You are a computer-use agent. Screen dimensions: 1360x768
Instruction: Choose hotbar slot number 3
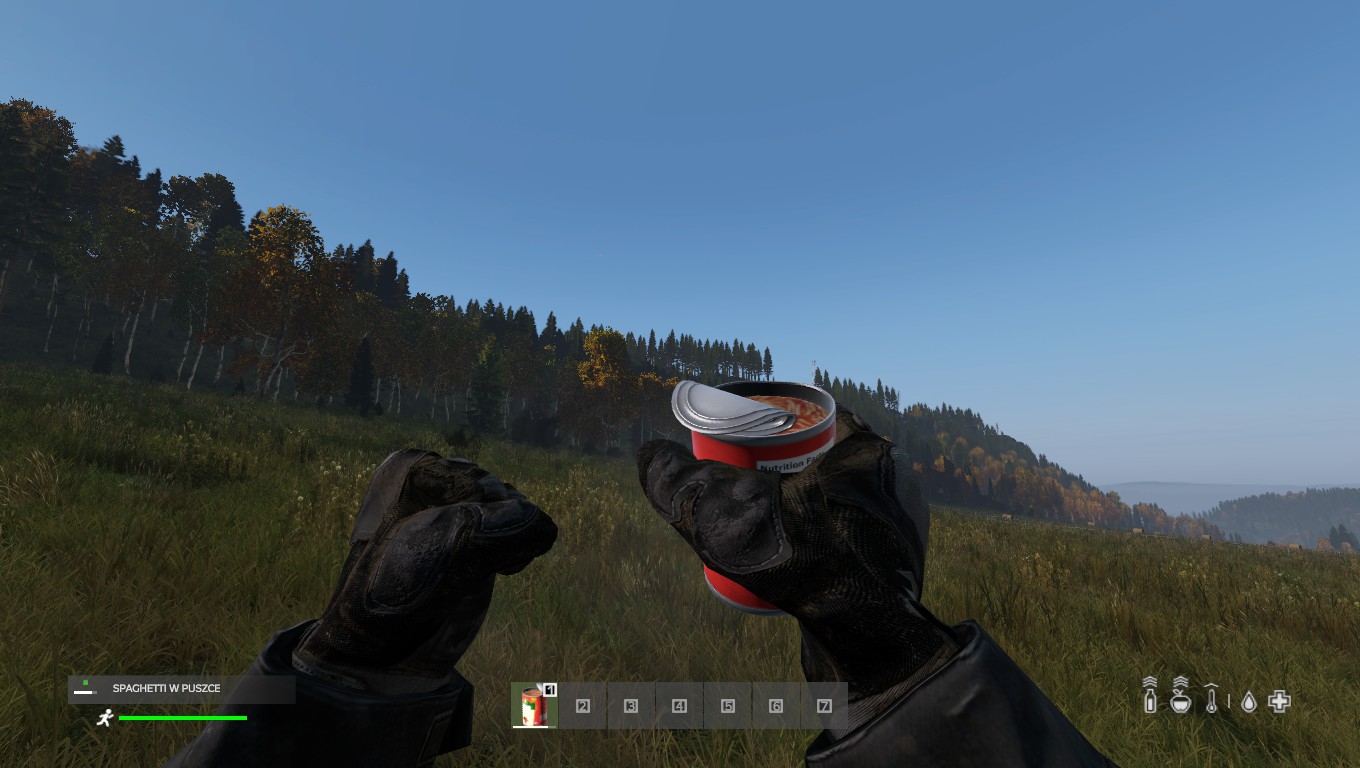[x=631, y=706]
